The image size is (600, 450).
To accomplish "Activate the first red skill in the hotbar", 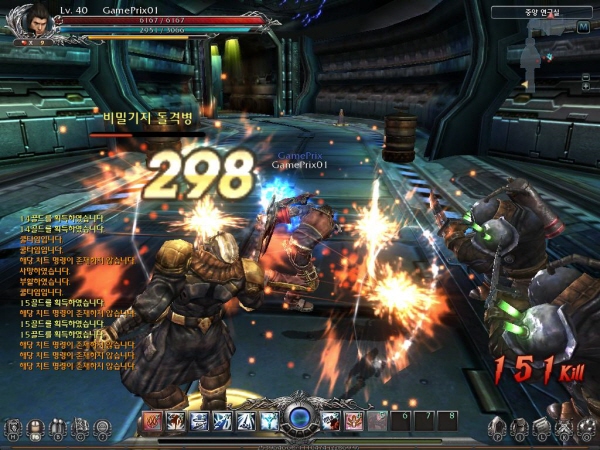I will click(151, 421).
